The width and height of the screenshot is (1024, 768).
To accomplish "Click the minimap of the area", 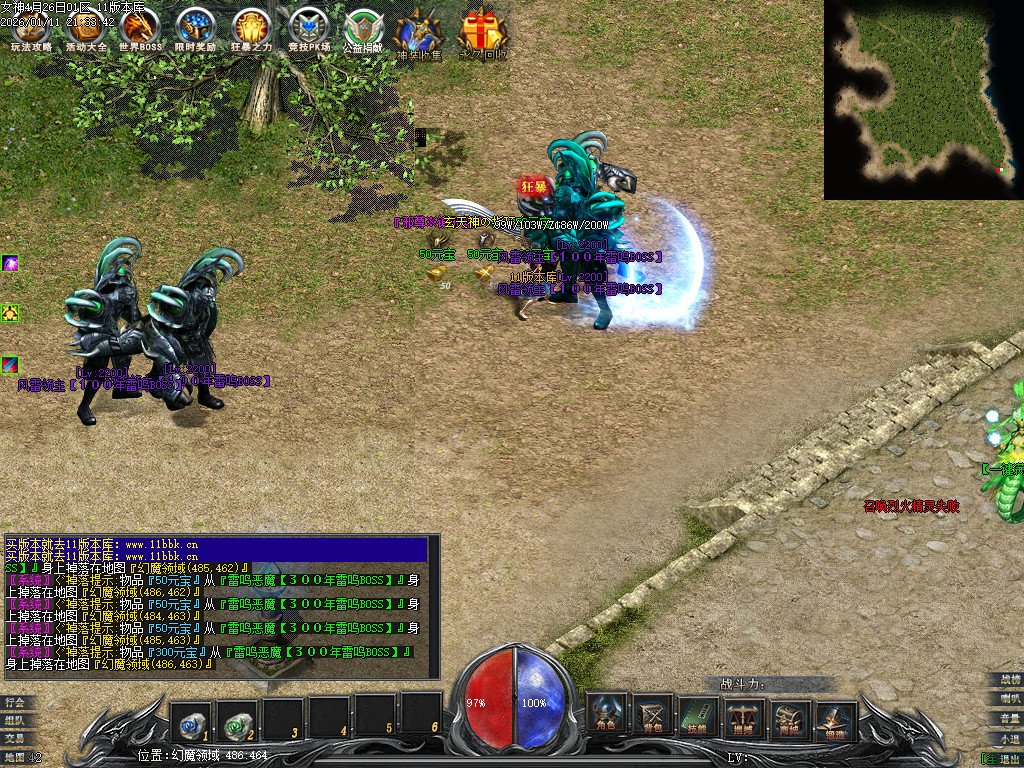I will 923,99.
